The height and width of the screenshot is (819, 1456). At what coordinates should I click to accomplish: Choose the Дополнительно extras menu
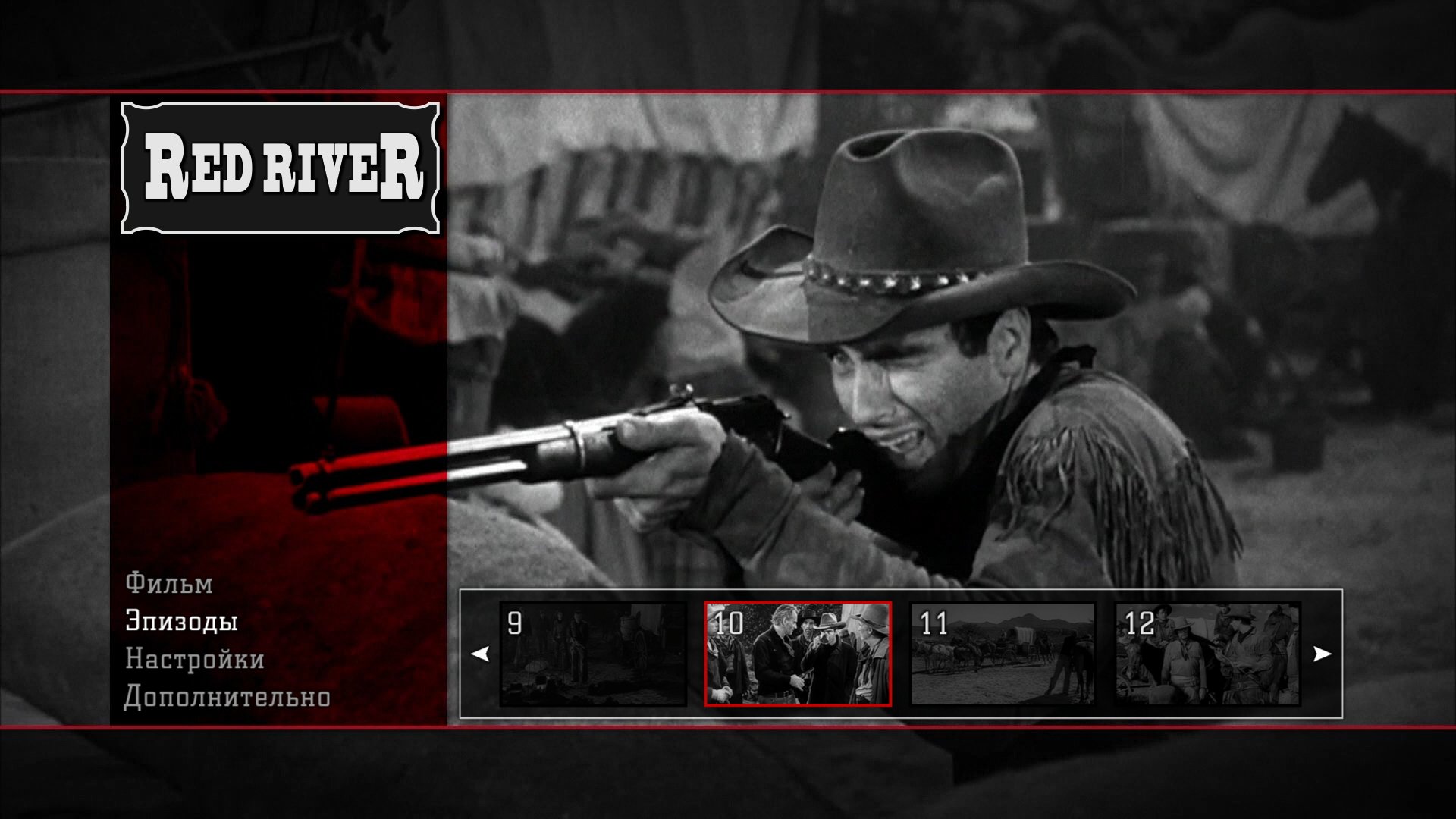point(227,697)
